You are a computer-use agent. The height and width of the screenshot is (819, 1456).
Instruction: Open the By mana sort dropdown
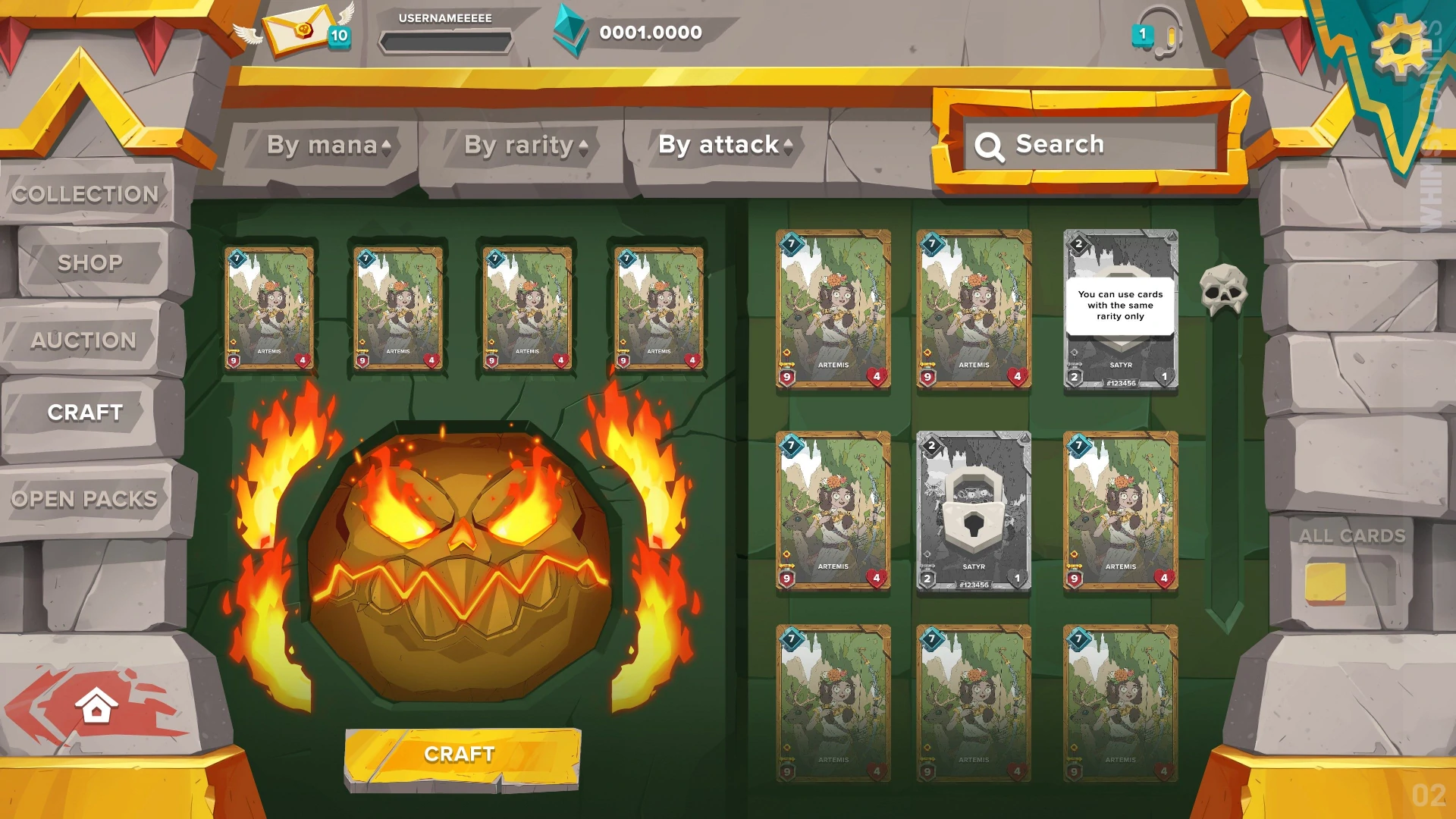[328, 145]
